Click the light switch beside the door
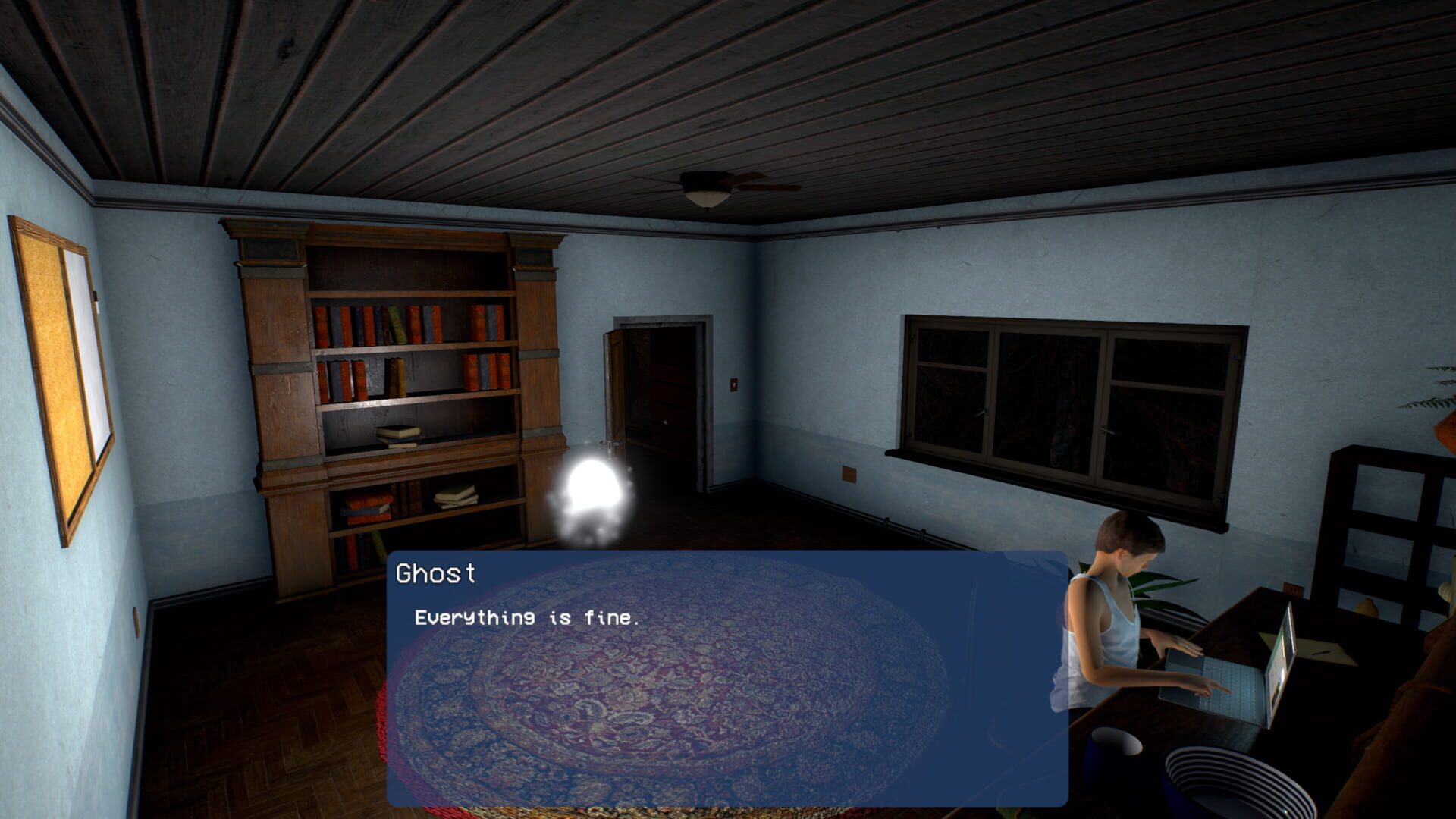The height and width of the screenshot is (819, 1456). [x=736, y=385]
